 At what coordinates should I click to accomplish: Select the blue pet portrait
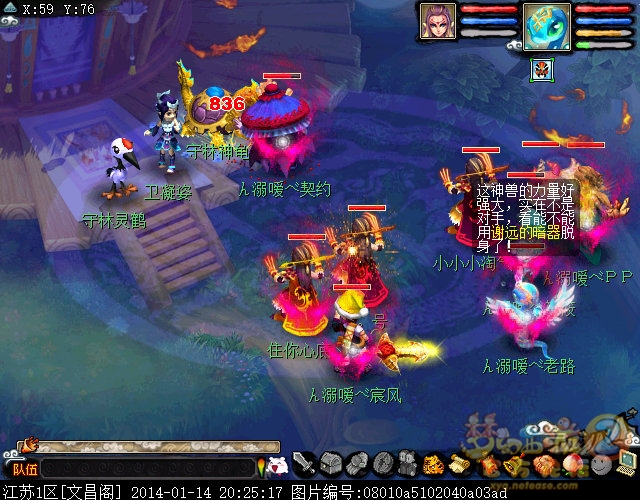coord(547,24)
